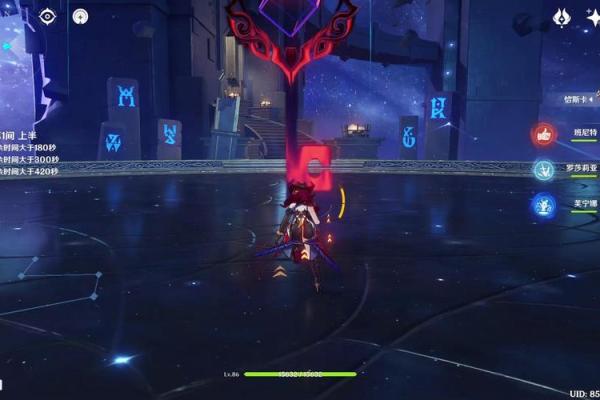Screen dimensions: 600x400
Task: Open the round compass icon beside the eye
Action: (x=80, y=16)
